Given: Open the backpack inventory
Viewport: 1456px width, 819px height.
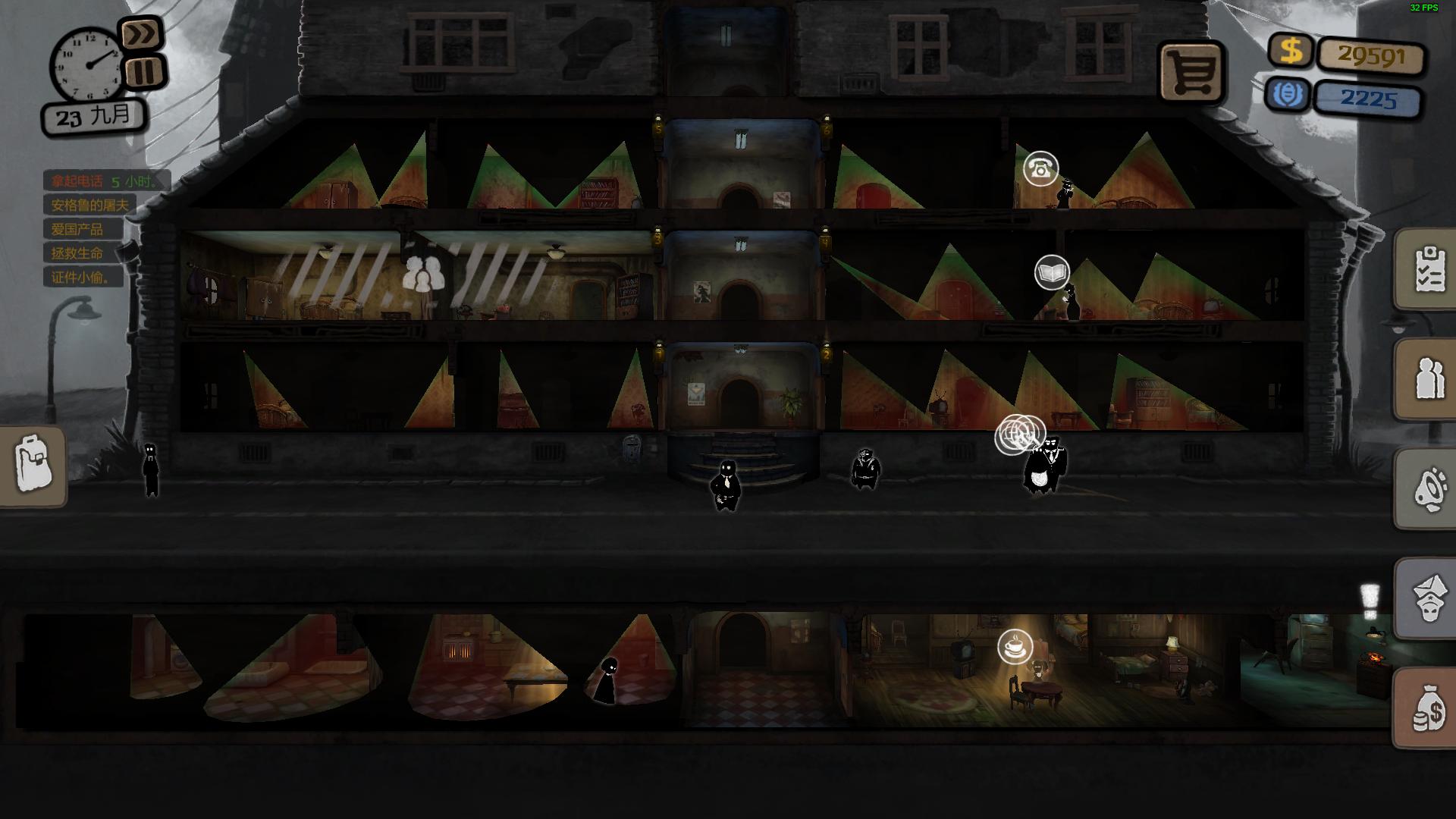Looking at the screenshot, I should click(33, 466).
